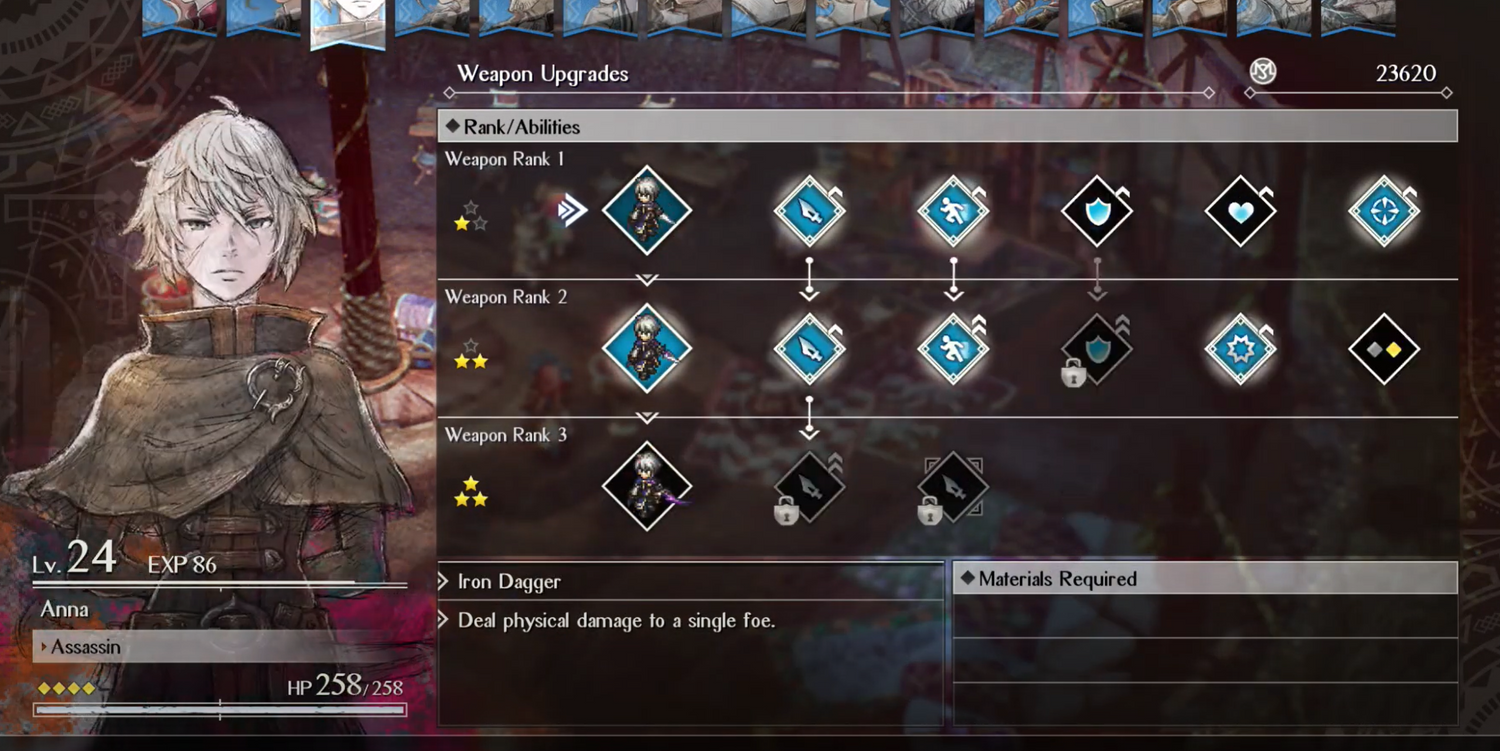Viewport: 1500px width, 751px height.
Task: Select the Weapon Rank 2 running figure ability
Action: click(x=953, y=349)
